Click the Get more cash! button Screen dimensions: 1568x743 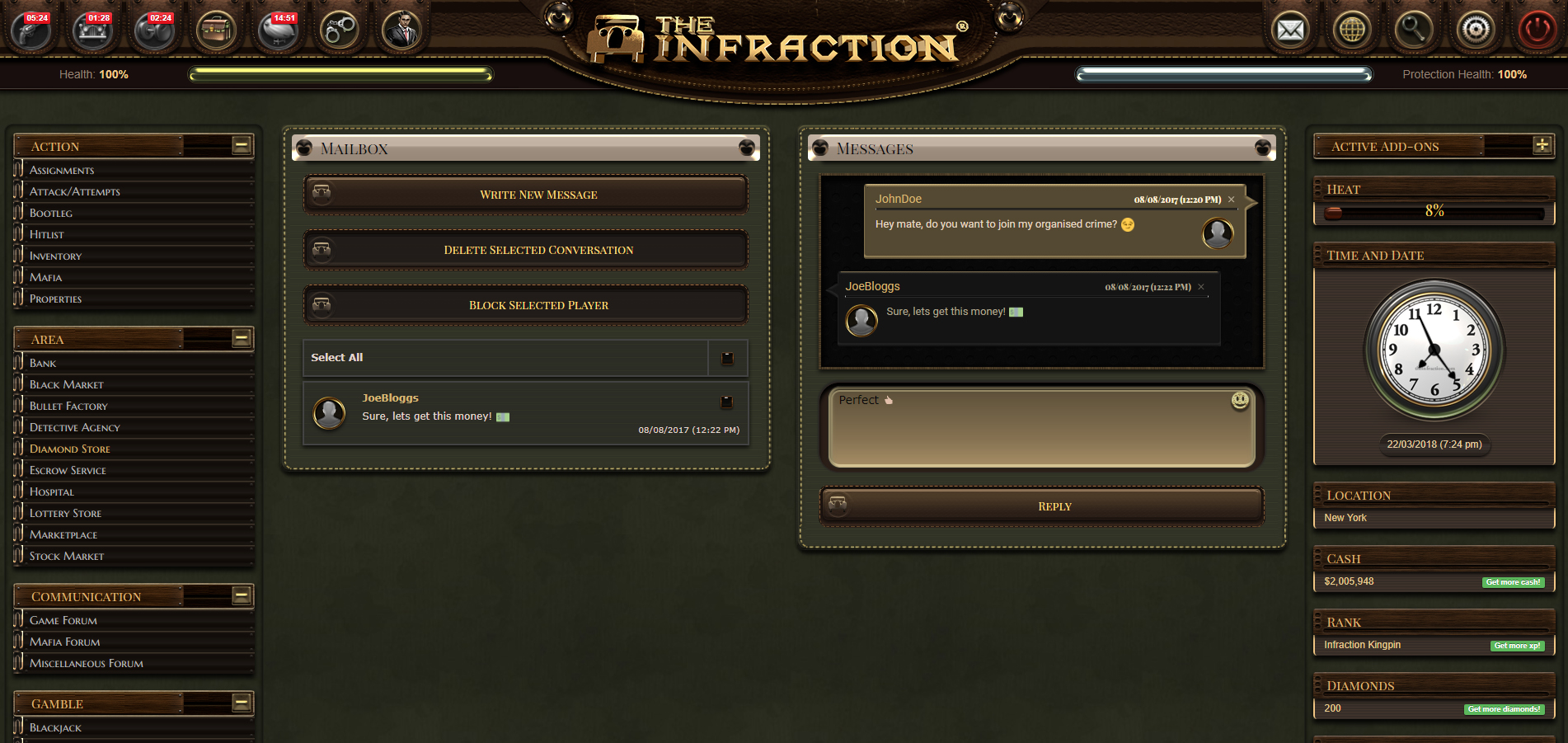tap(1513, 582)
